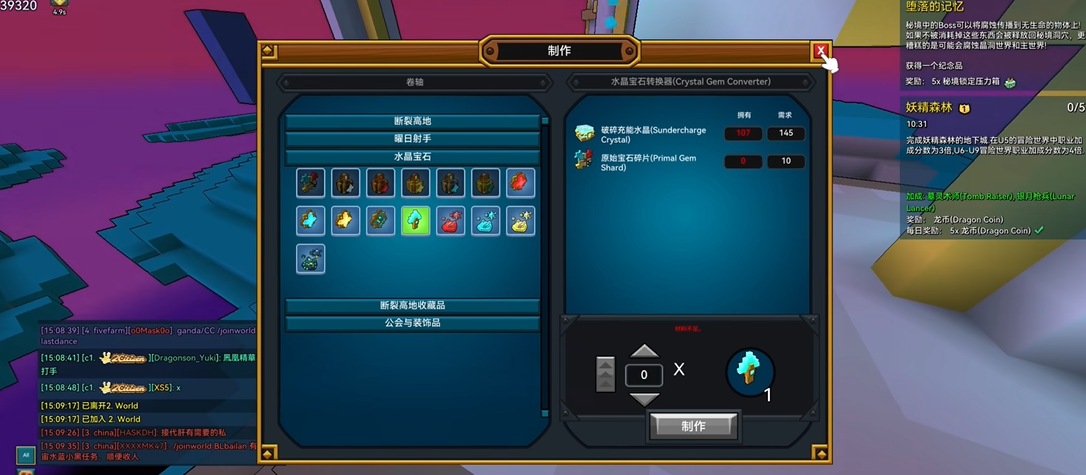The image size is (1086, 475).
Task: Choose the yellow gem recipe slot
Action: pyautogui.click(x=346, y=221)
